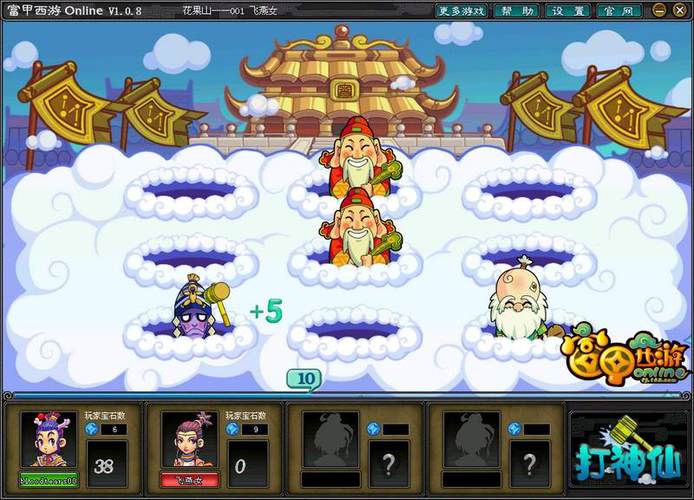
Task: Select the 飞燕女 player portrait
Action: pyautogui.click(x=188, y=438)
